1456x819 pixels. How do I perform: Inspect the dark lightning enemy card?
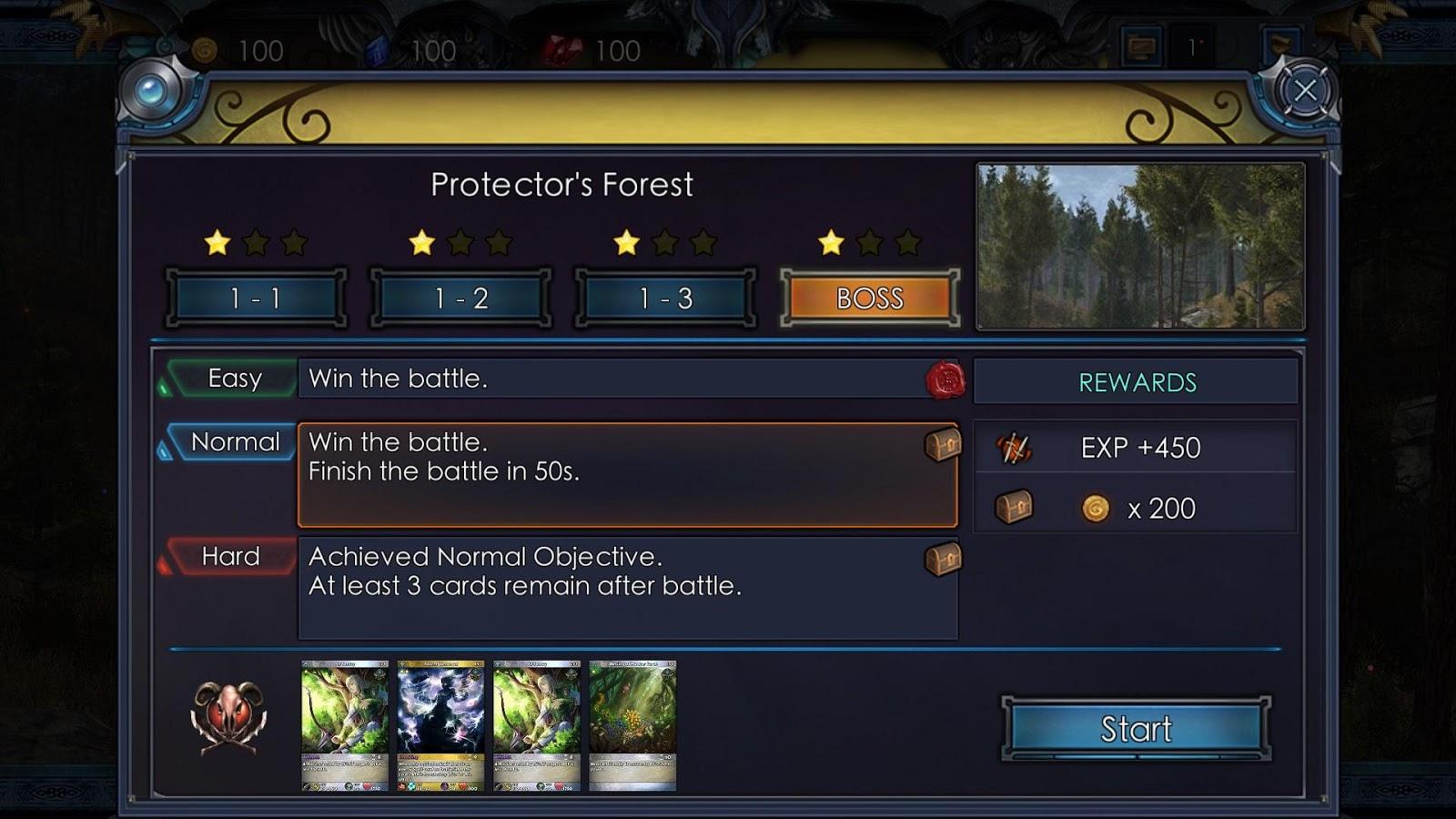click(x=440, y=725)
